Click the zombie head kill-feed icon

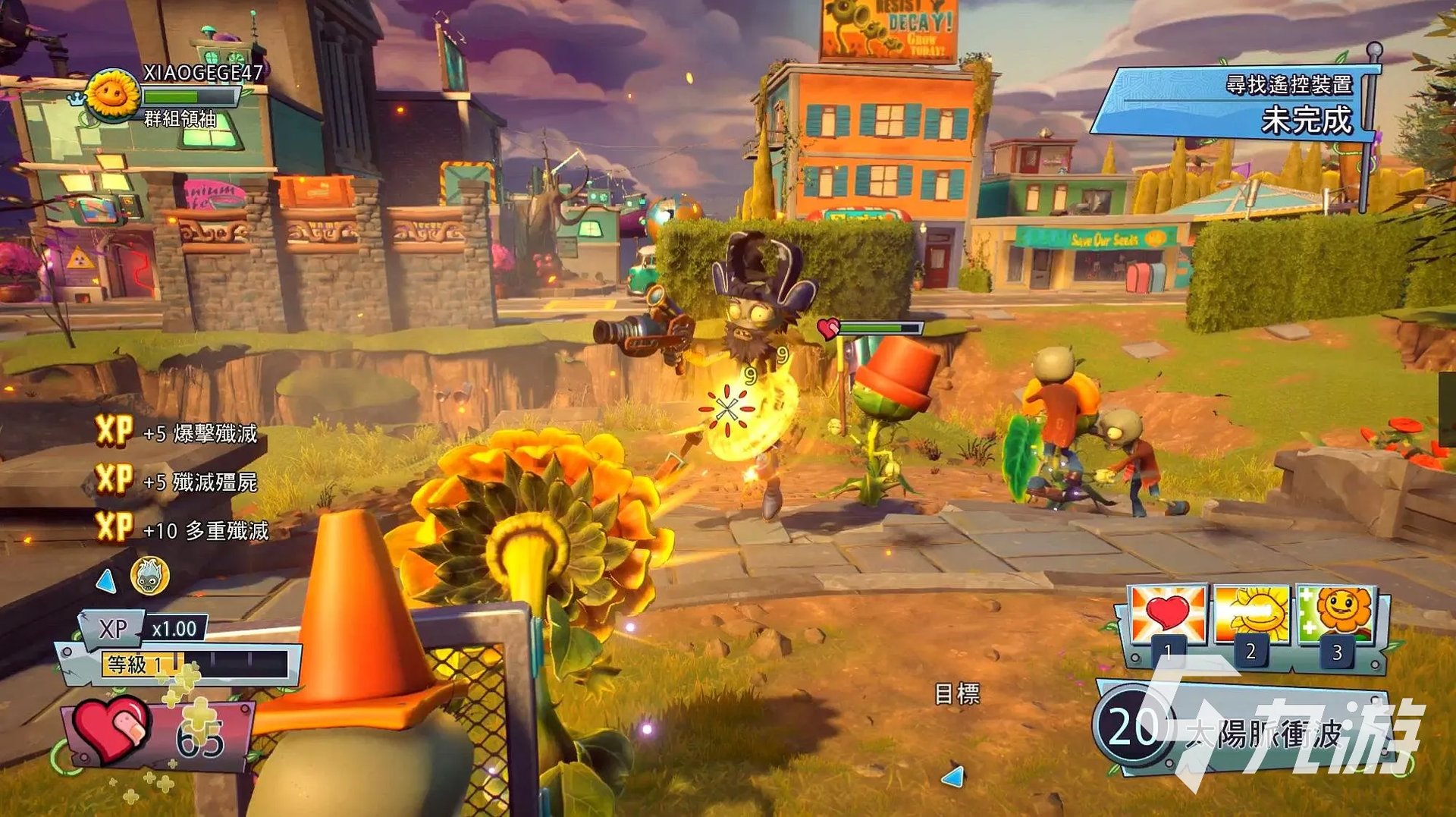click(x=149, y=577)
